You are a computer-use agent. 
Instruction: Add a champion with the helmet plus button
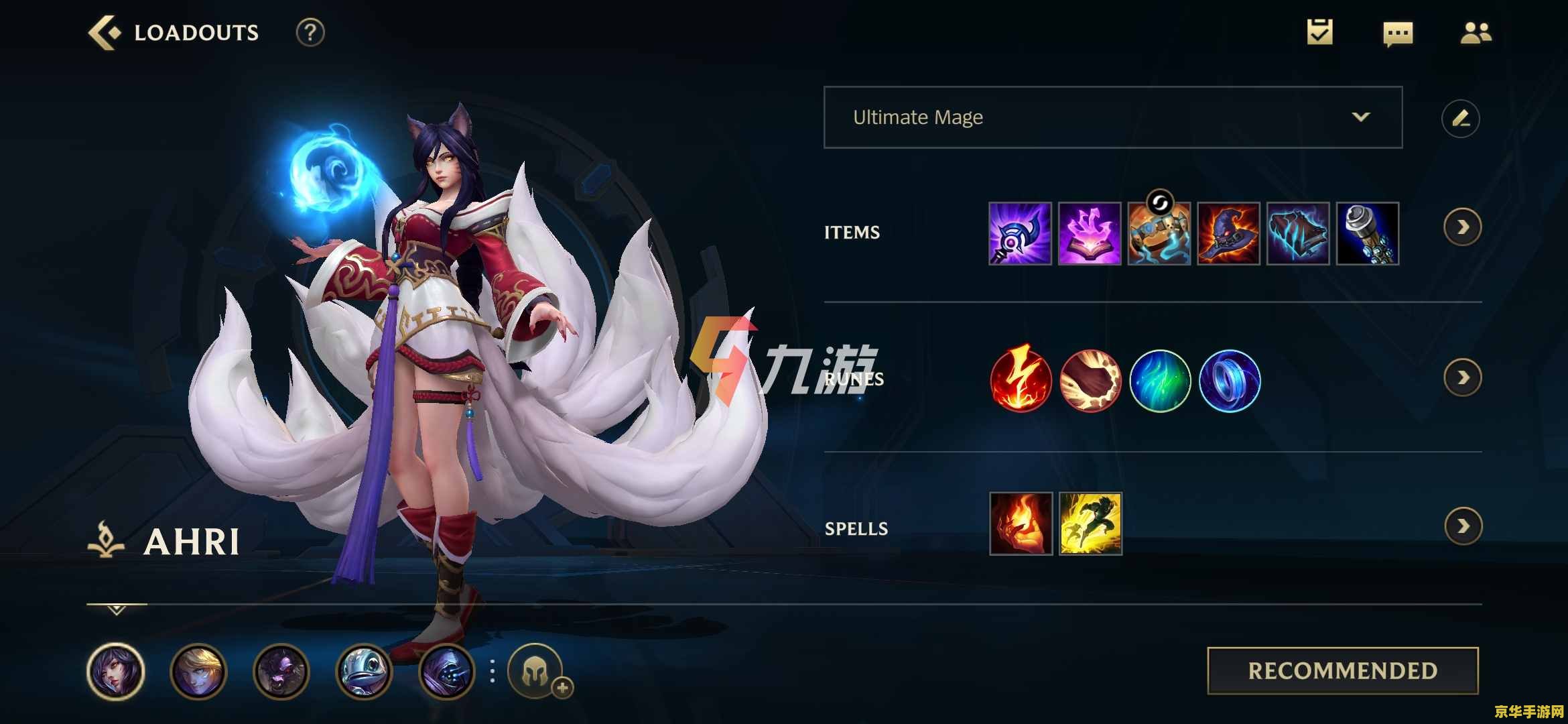pos(536,672)
